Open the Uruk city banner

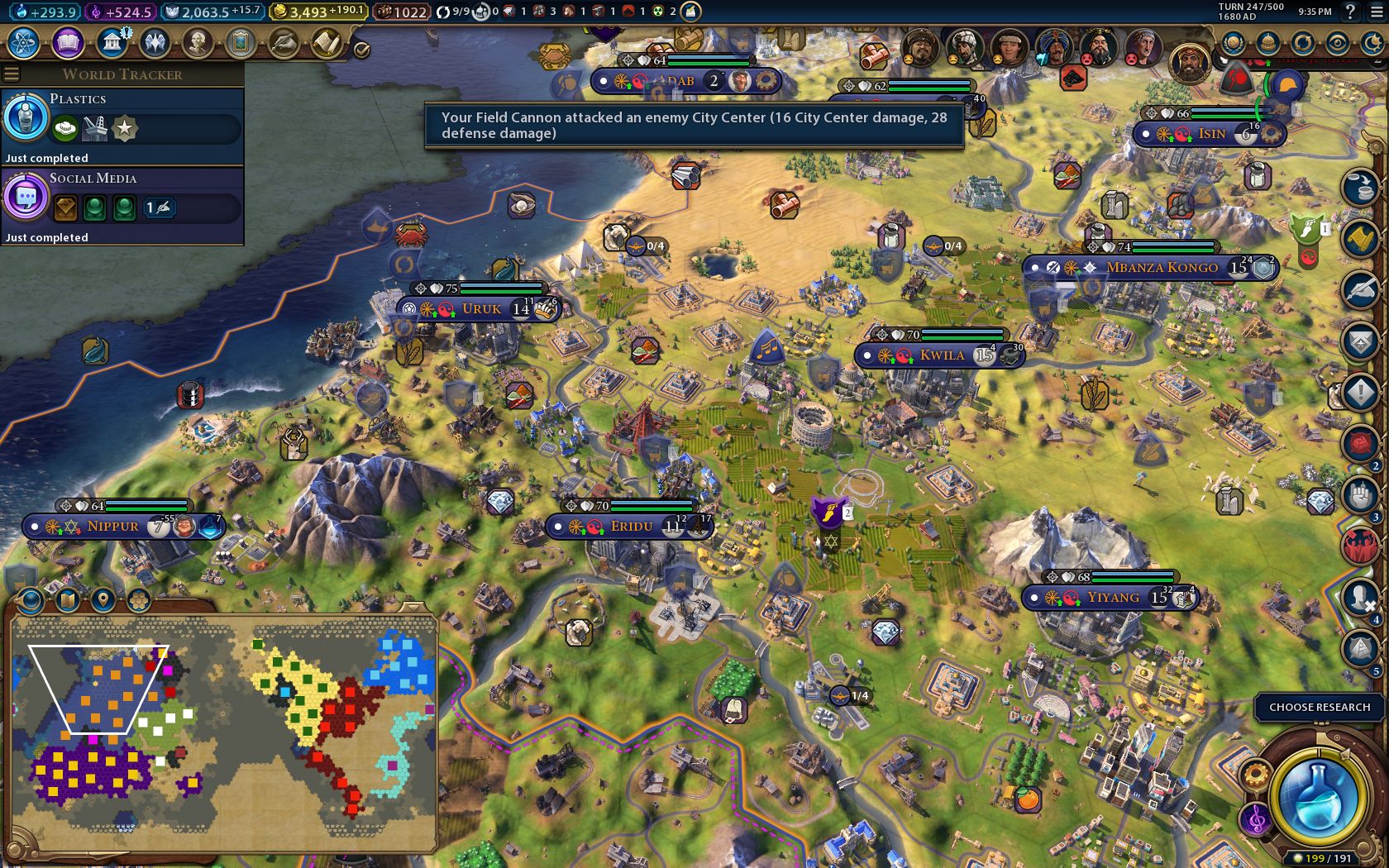481,309
